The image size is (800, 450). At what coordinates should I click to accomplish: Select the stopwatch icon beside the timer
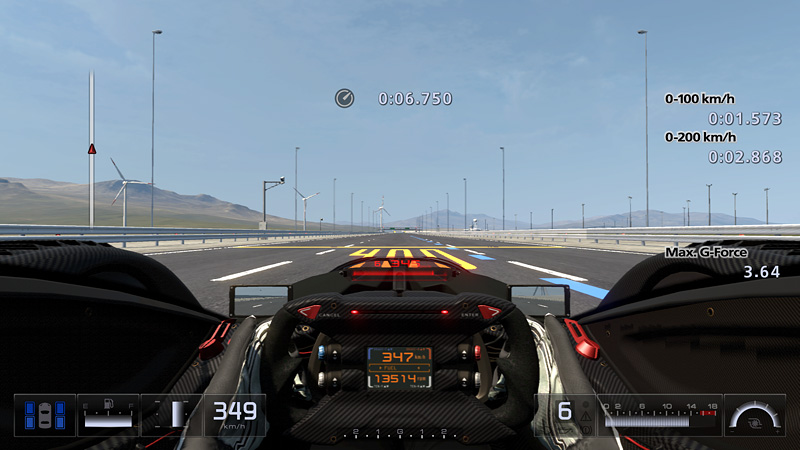[344, 98]
